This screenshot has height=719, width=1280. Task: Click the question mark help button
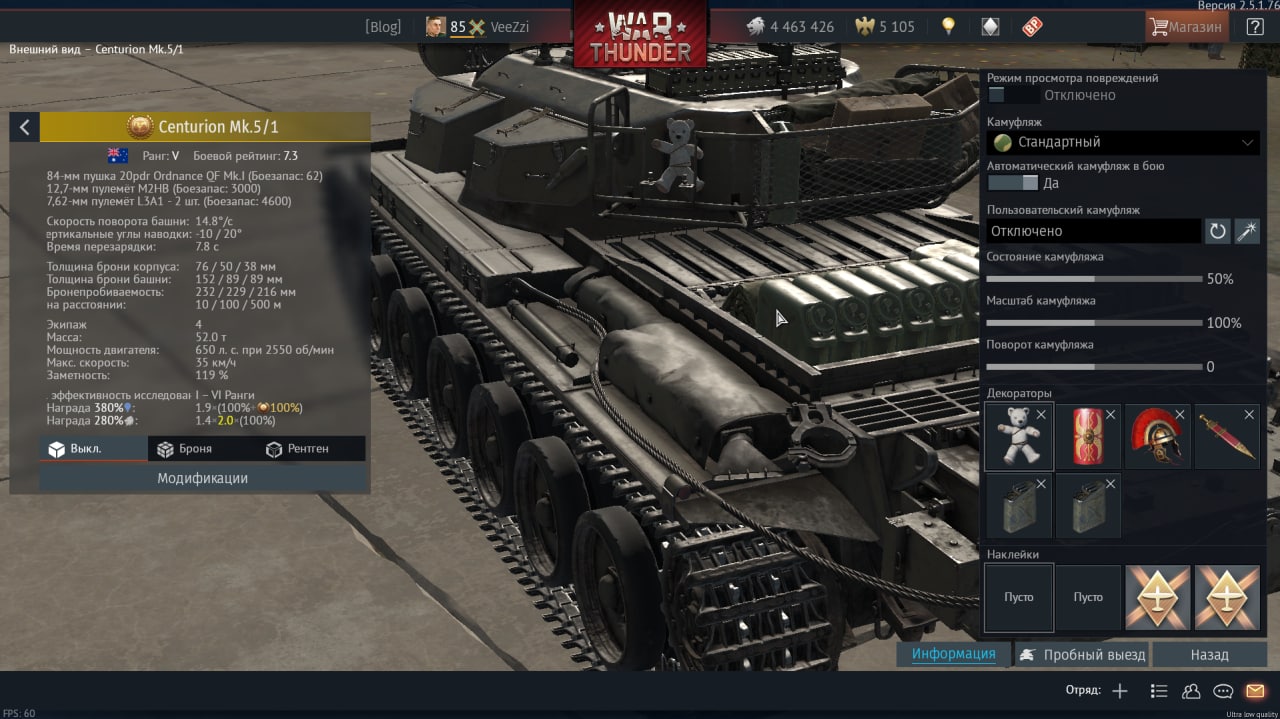pyautogui.click(x=1254, y=27)
